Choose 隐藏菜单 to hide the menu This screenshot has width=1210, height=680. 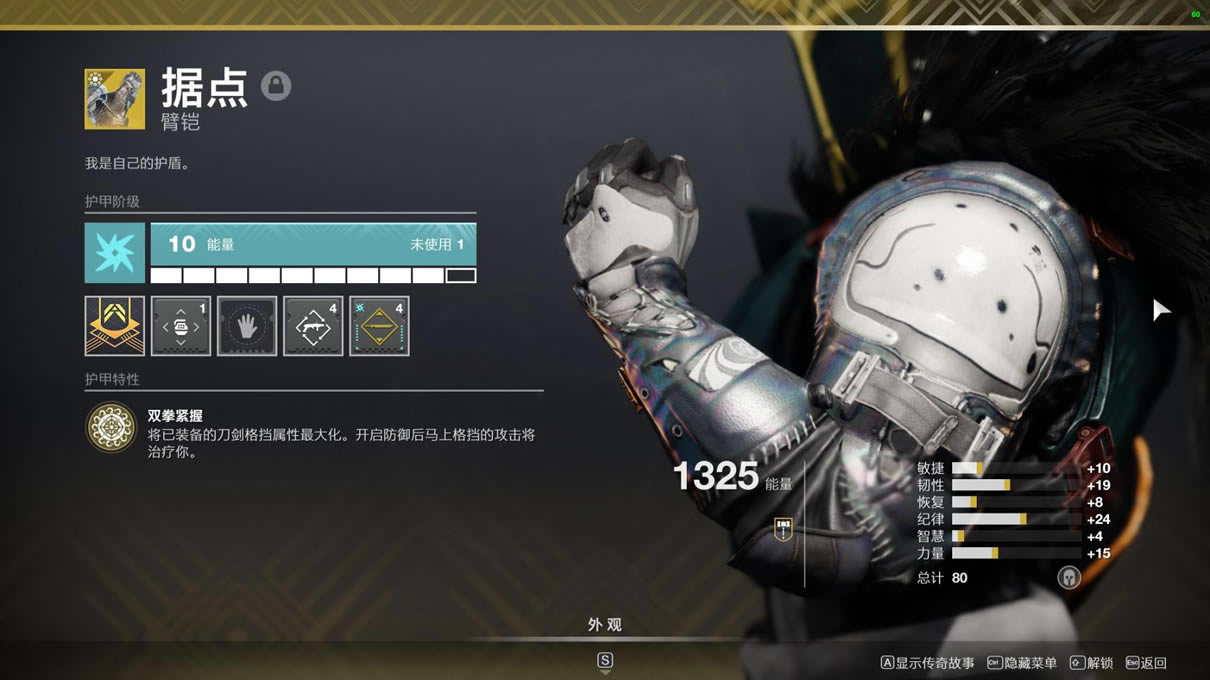pyautogui.click(x=1021, y=663)
